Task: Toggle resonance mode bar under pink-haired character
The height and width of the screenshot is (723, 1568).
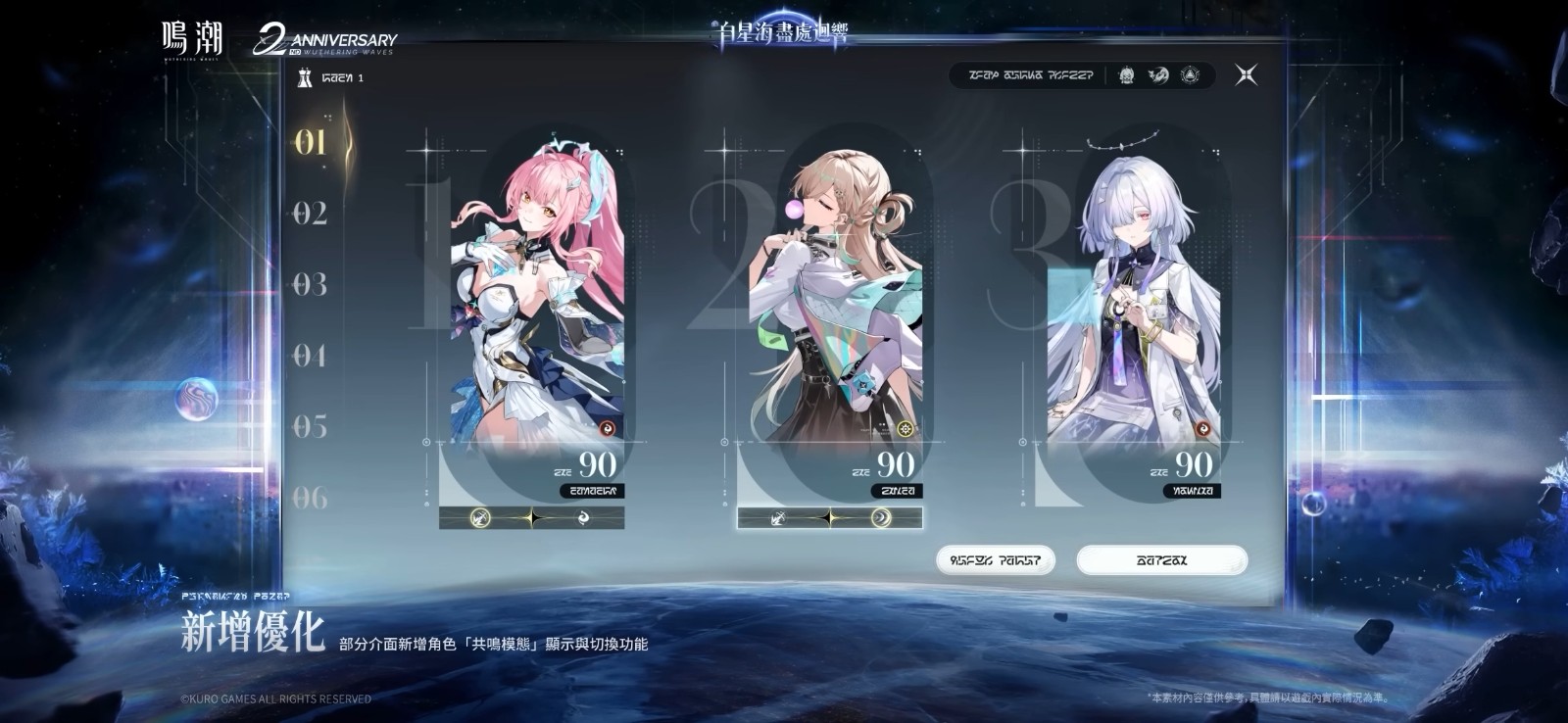Action: click(531, 517)
